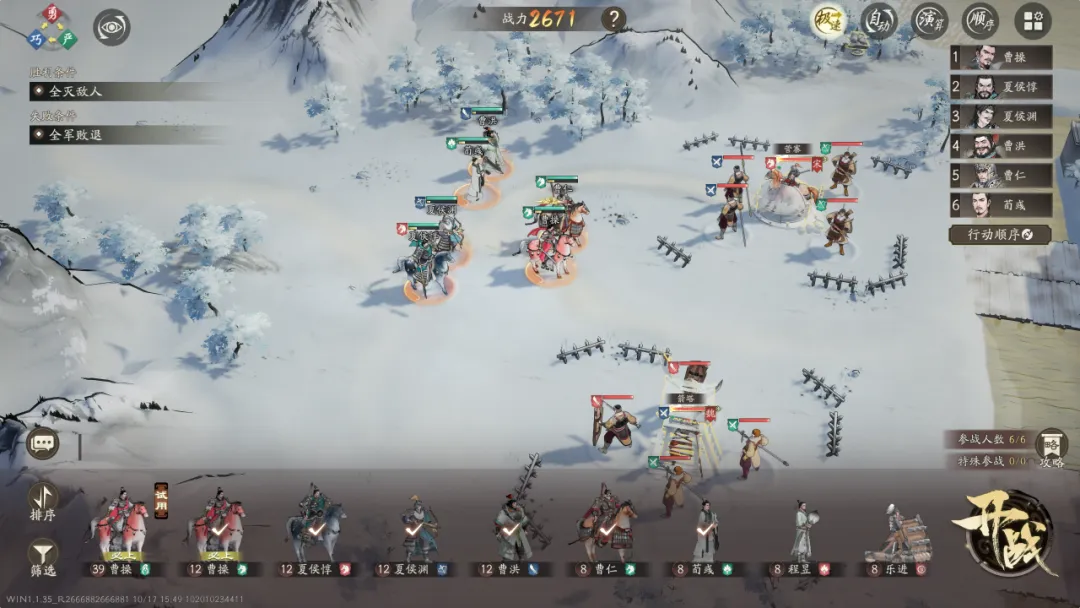The image size is (1080, 608).
Task: Open the 排序 sort options
Action: tap(43, 501)
